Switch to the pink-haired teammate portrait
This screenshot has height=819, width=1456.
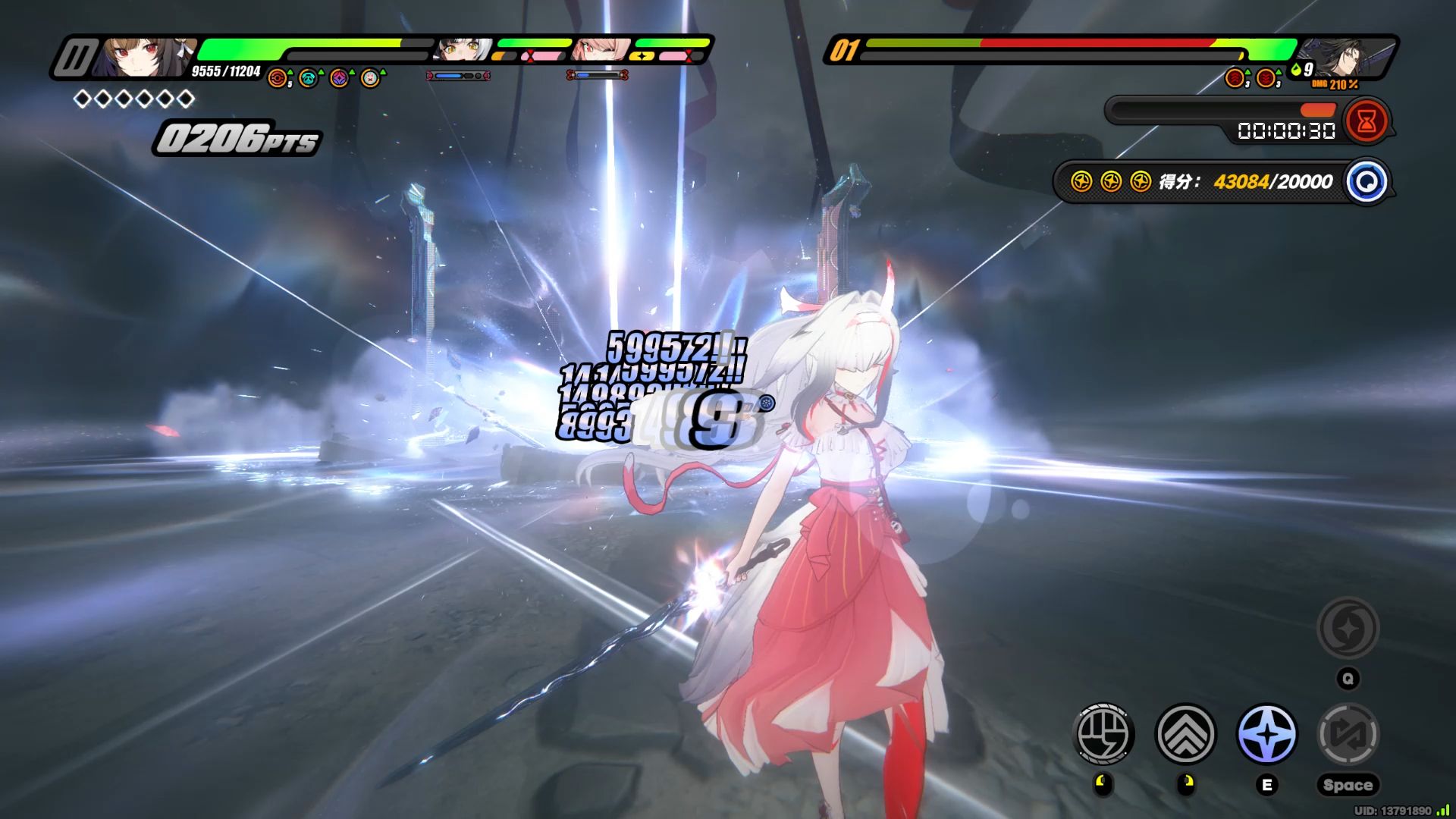[x=601, y=51]
